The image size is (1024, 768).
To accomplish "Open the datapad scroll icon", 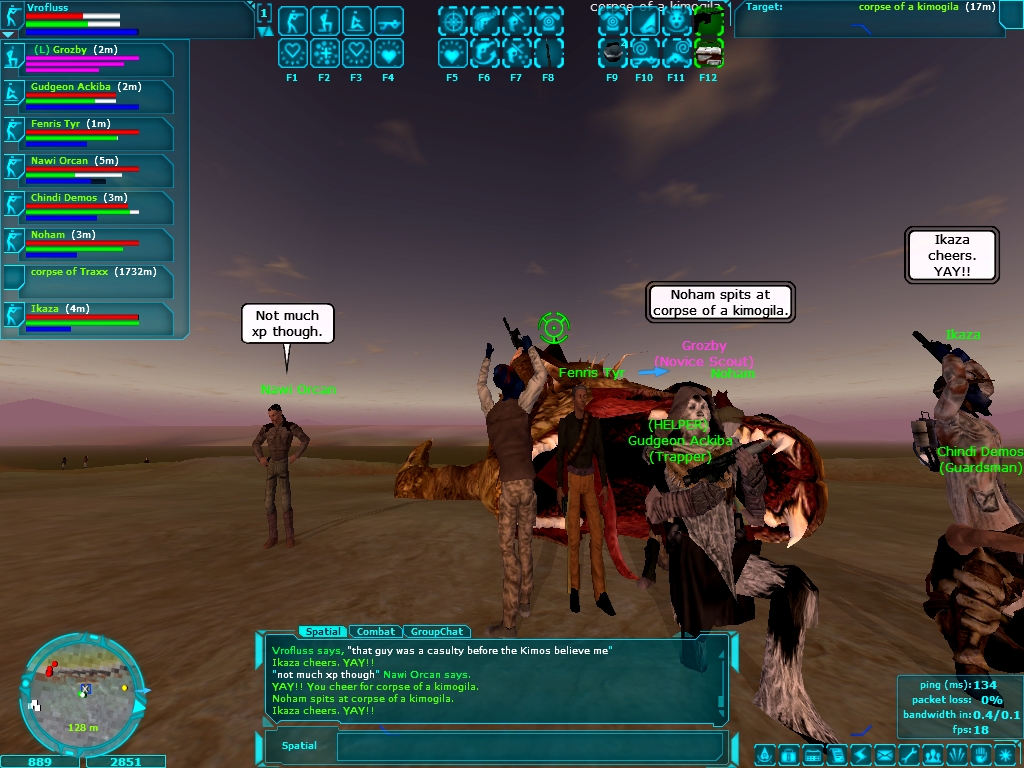I will (x=837, y=755).
